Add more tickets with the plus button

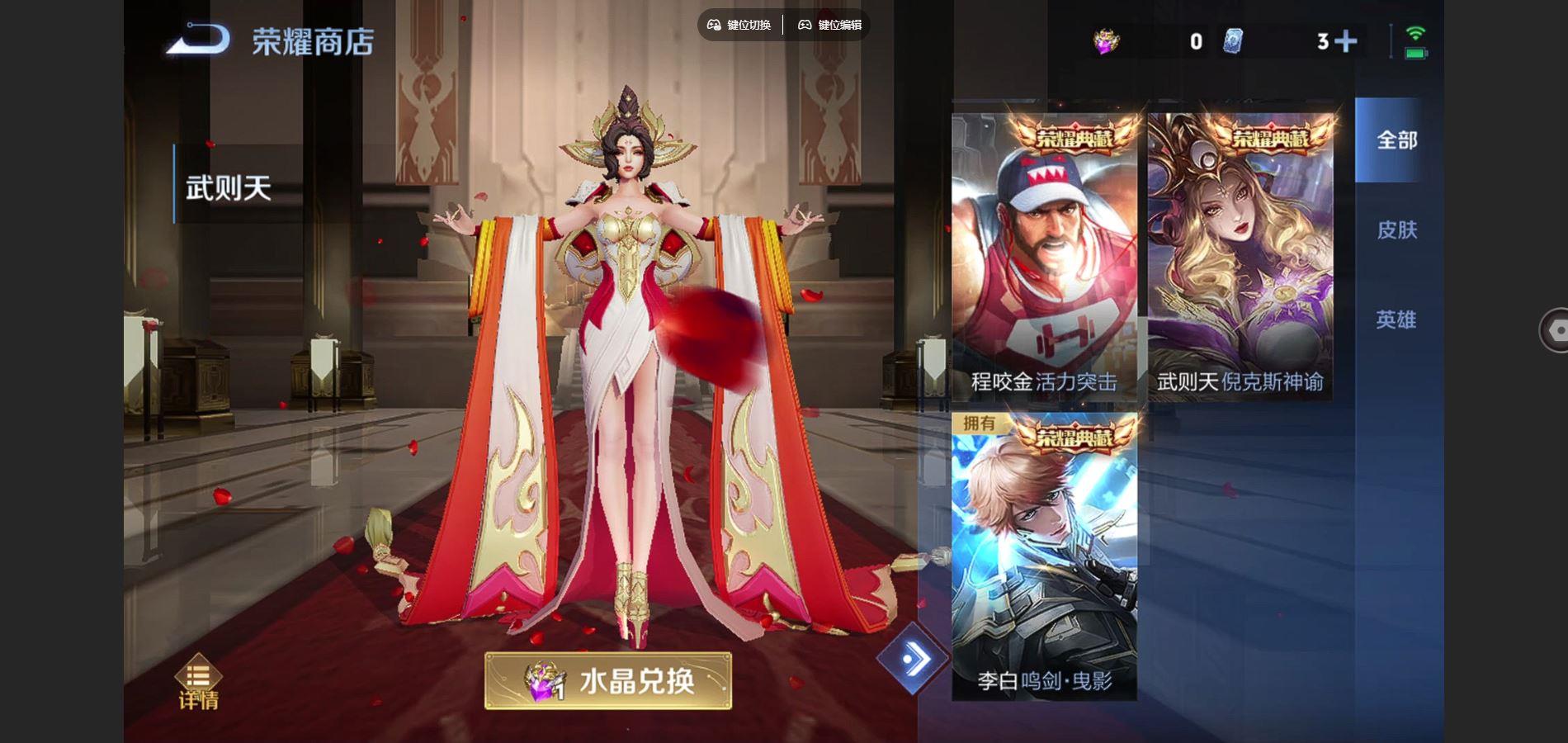click(1345, 41)
